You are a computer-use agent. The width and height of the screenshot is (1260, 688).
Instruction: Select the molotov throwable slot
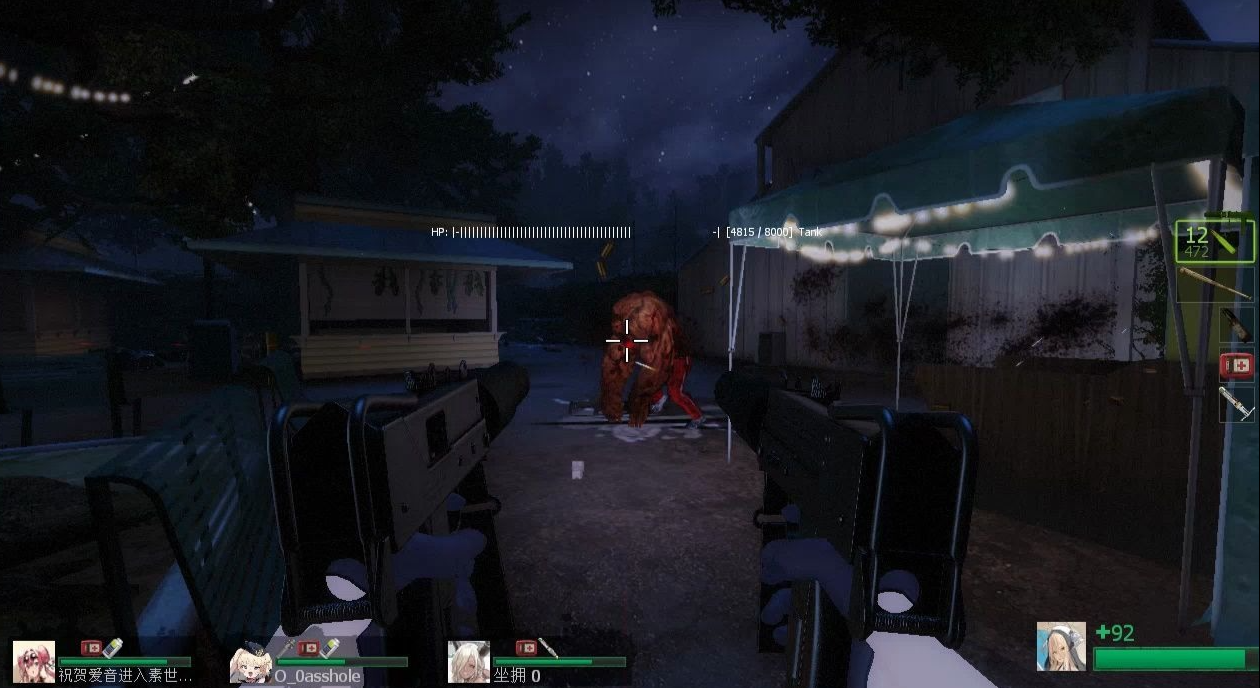pos(1236,324)
